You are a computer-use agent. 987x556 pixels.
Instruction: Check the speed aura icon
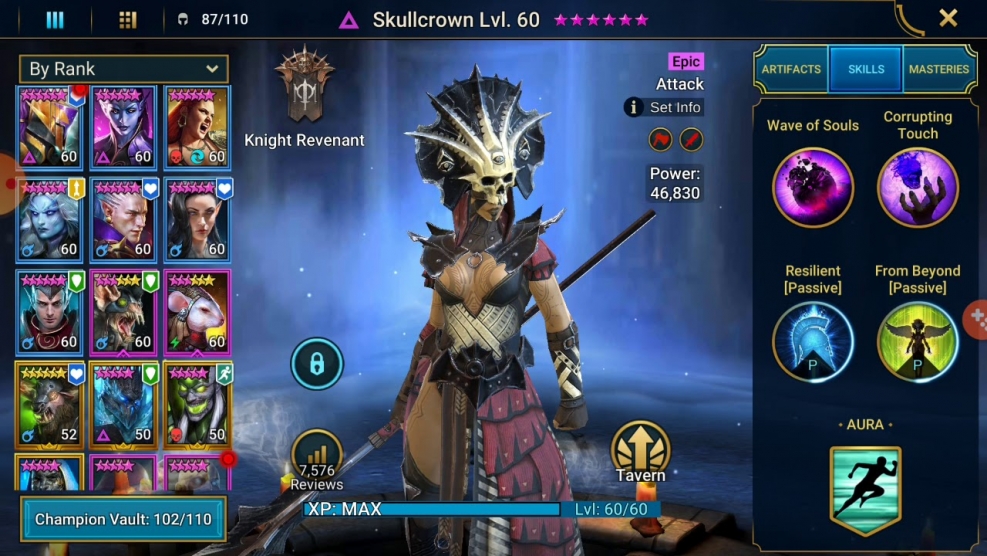[865, 491]
